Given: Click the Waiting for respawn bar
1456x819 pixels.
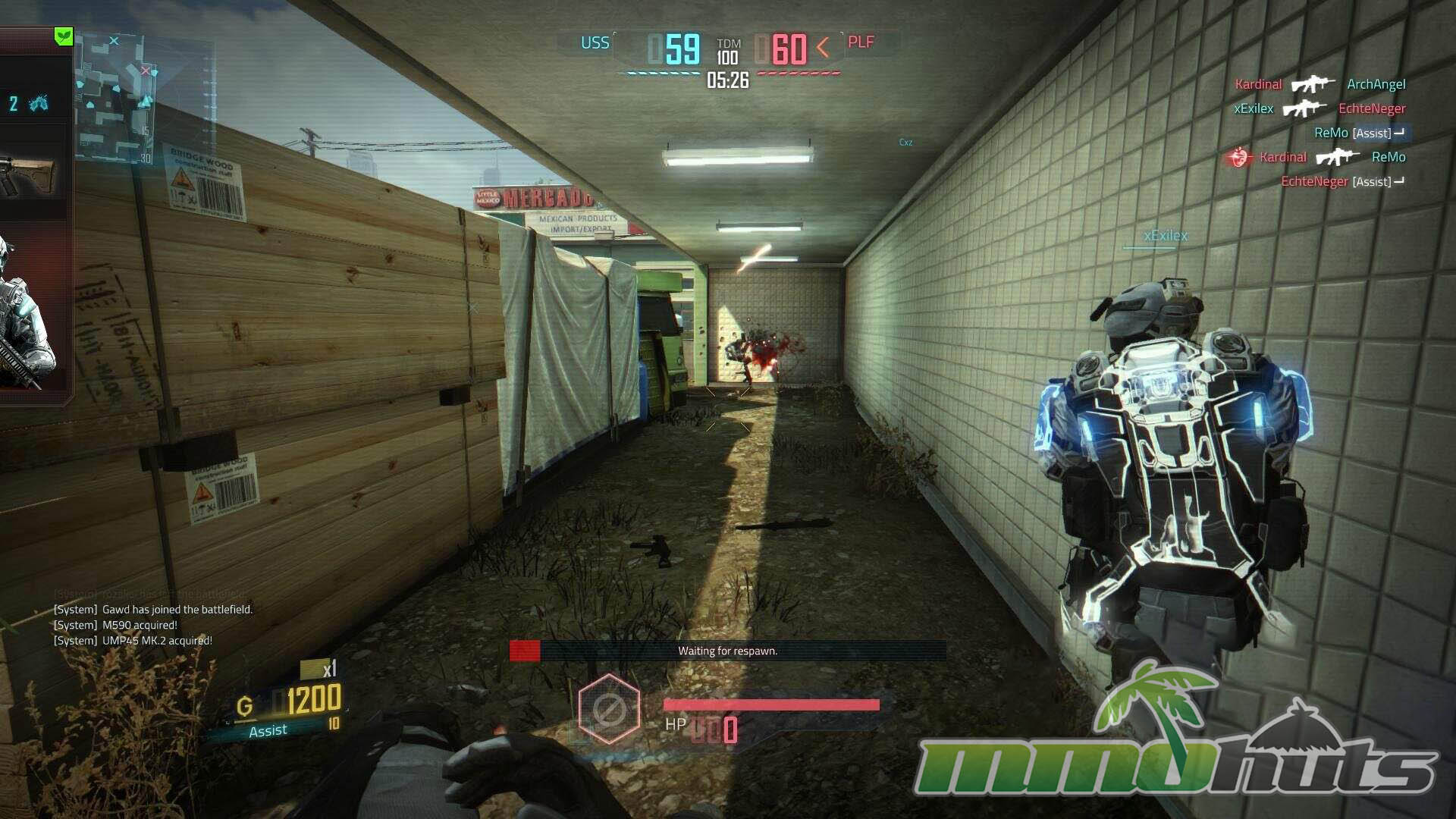Looking at the screenshot, I should [x=727, y=651].
